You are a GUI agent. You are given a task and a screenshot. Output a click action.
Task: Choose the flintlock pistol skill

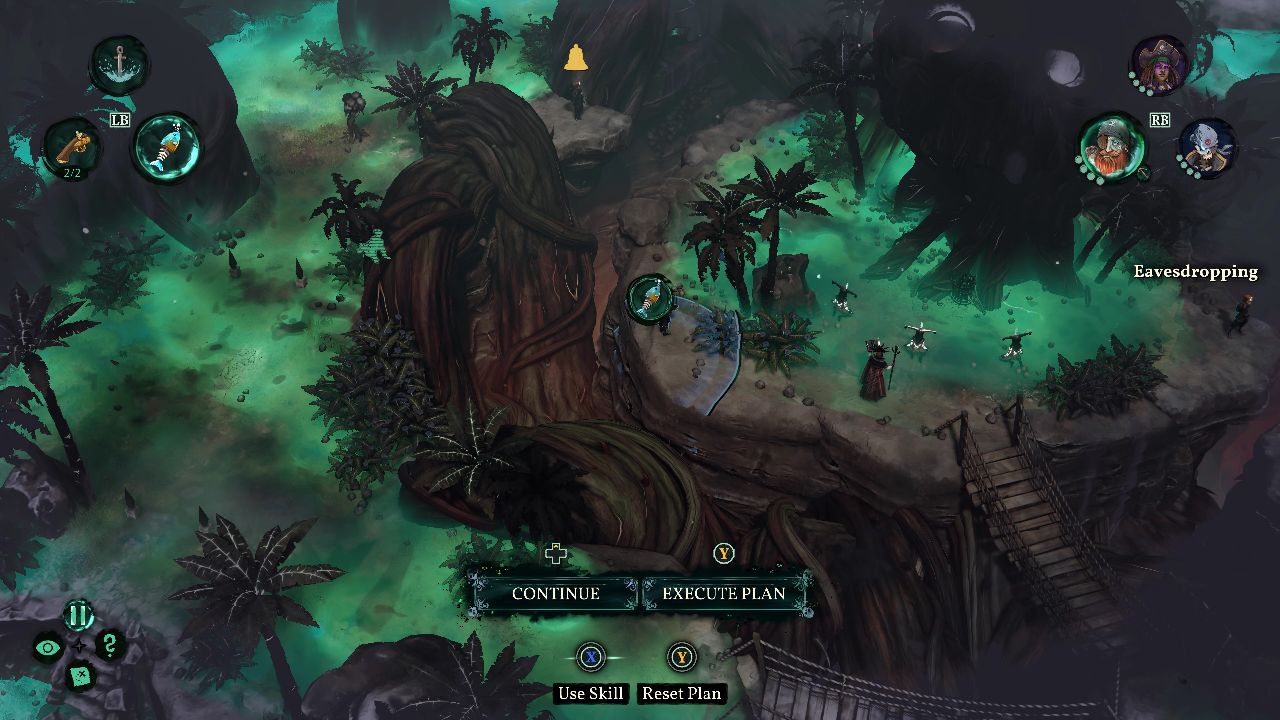coord(72,147)
